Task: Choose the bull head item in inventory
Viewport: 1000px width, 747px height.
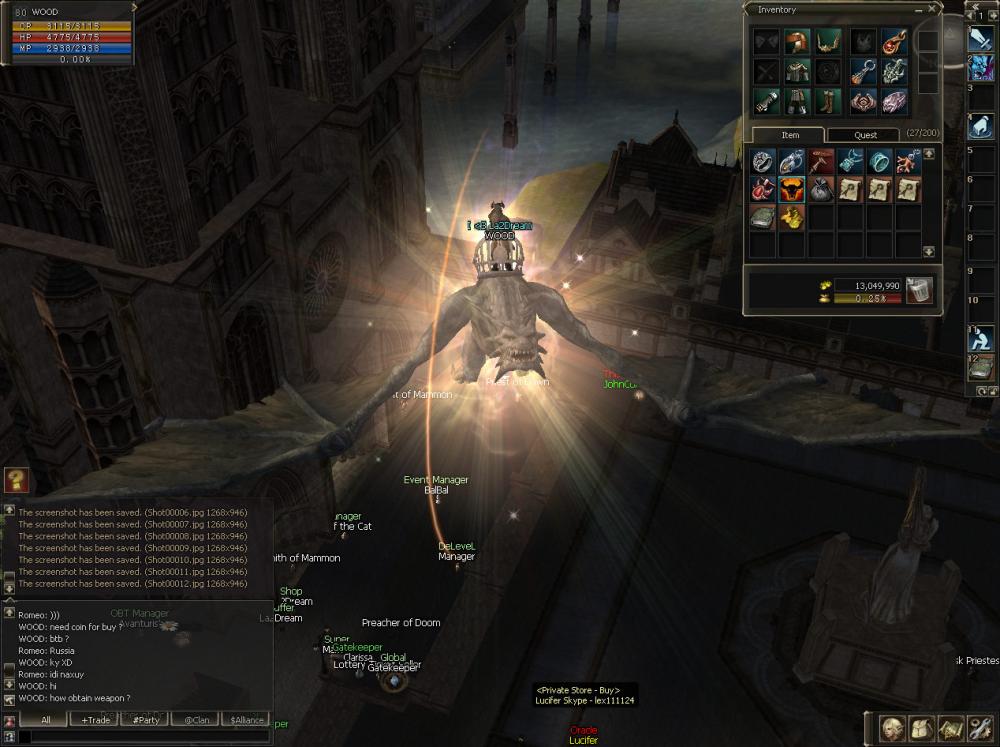Action: click(792, 189)
